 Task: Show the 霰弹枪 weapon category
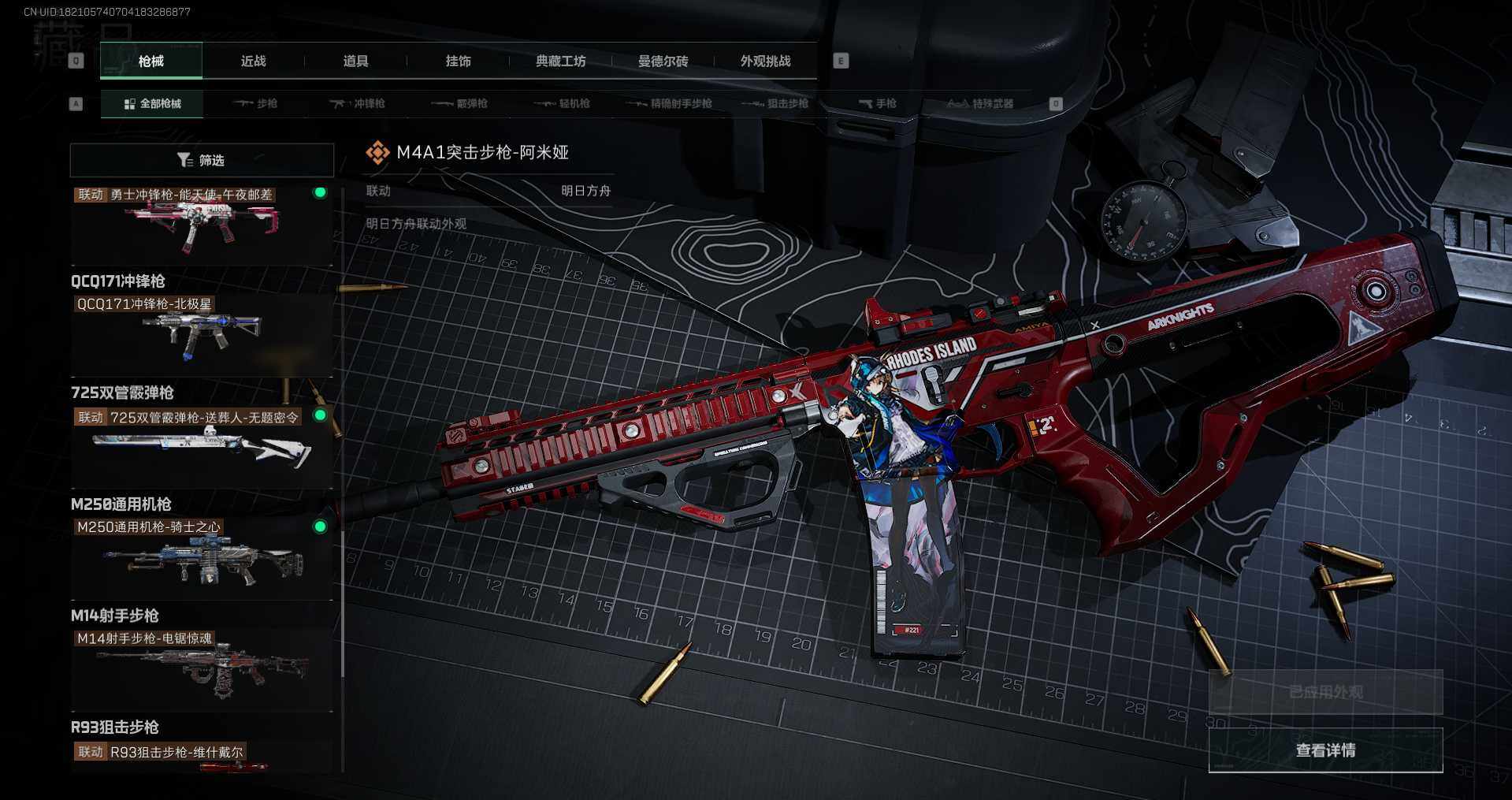[460, 104]
